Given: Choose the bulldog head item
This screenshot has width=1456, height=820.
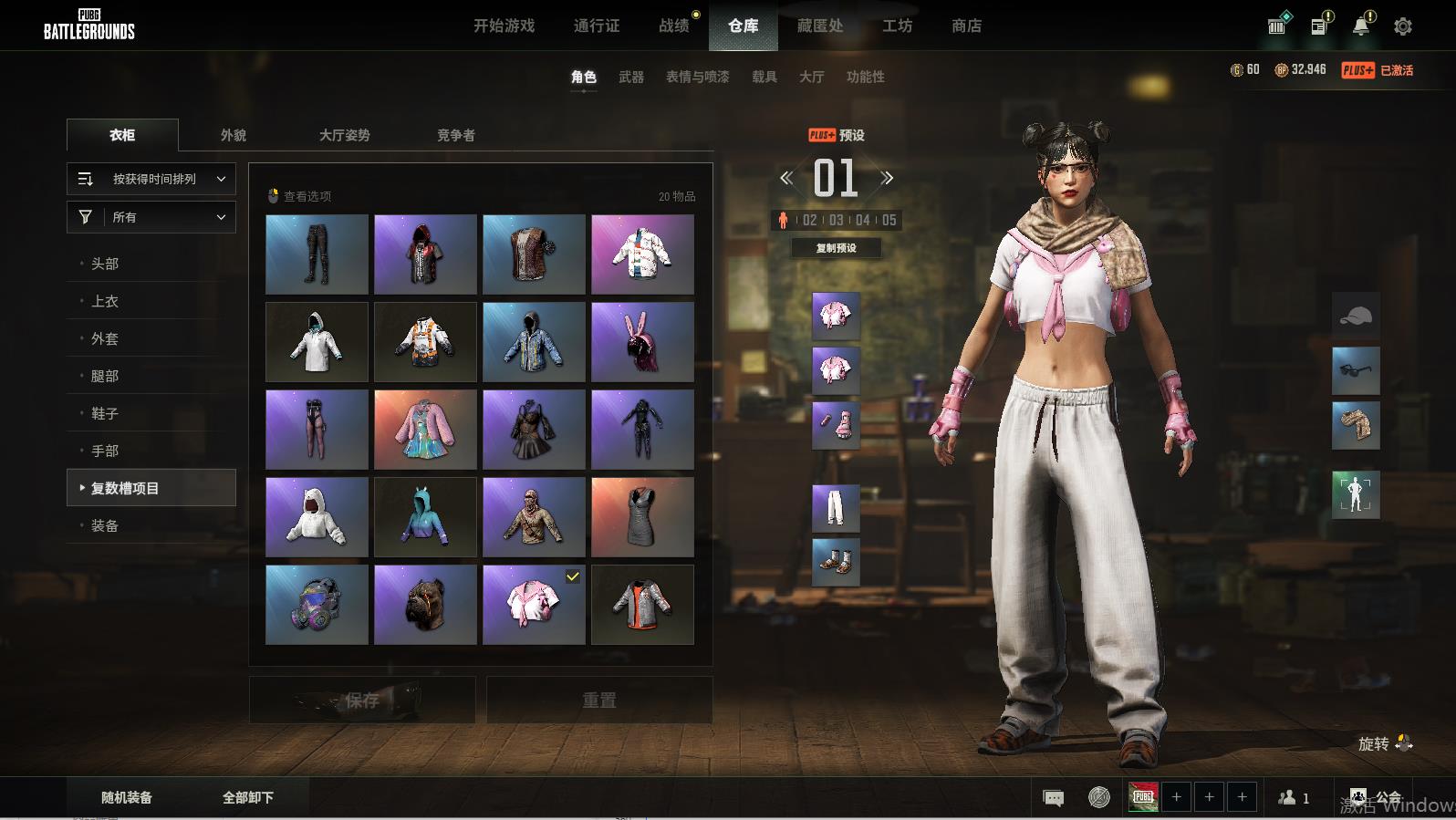Looking at the screenshot, I should pos(425,605).
